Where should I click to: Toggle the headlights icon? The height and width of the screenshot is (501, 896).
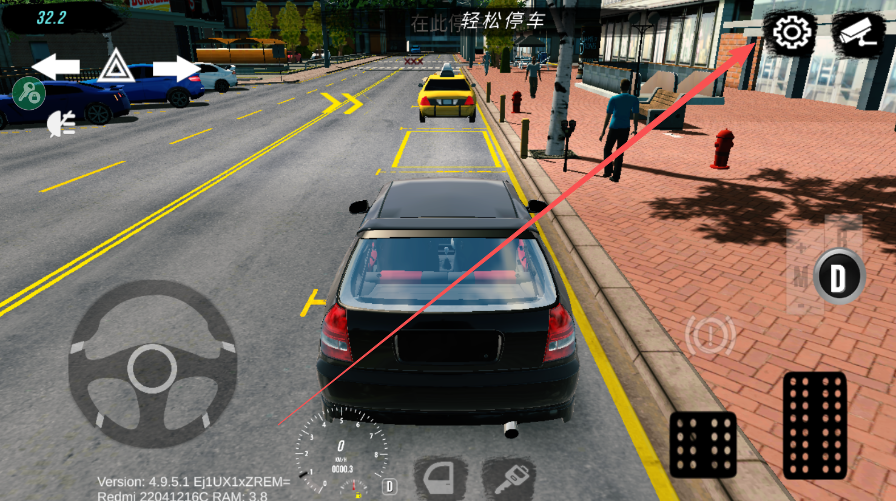(x=61, y=123)
